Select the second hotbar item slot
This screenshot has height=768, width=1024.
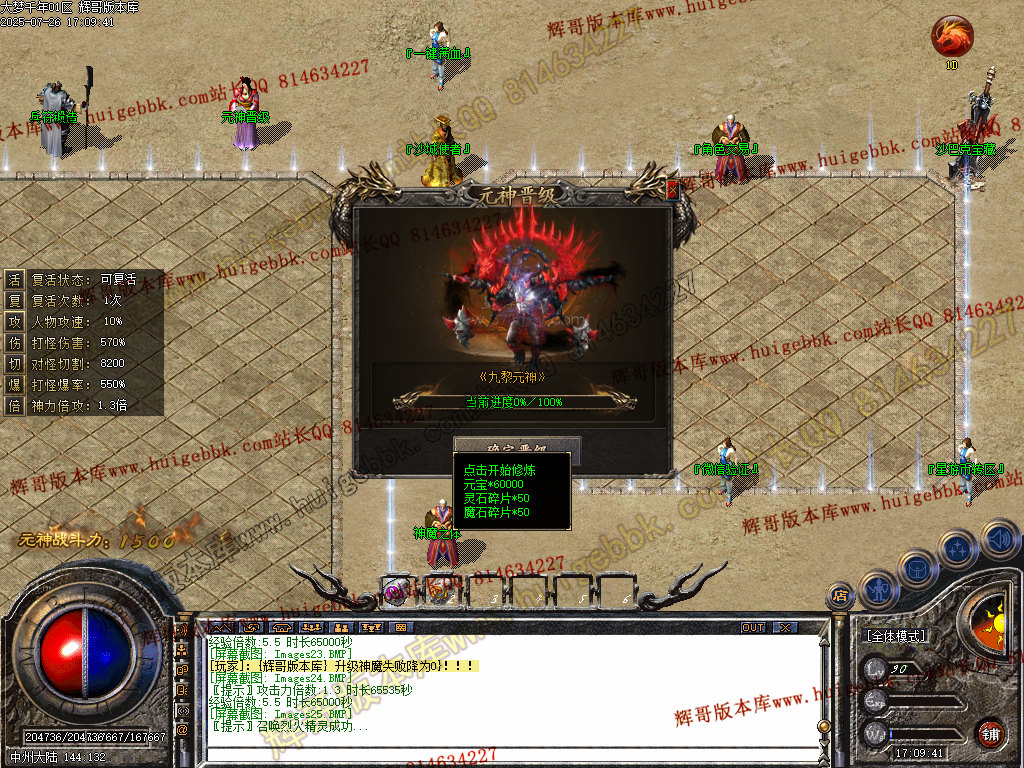pos(440,590)
